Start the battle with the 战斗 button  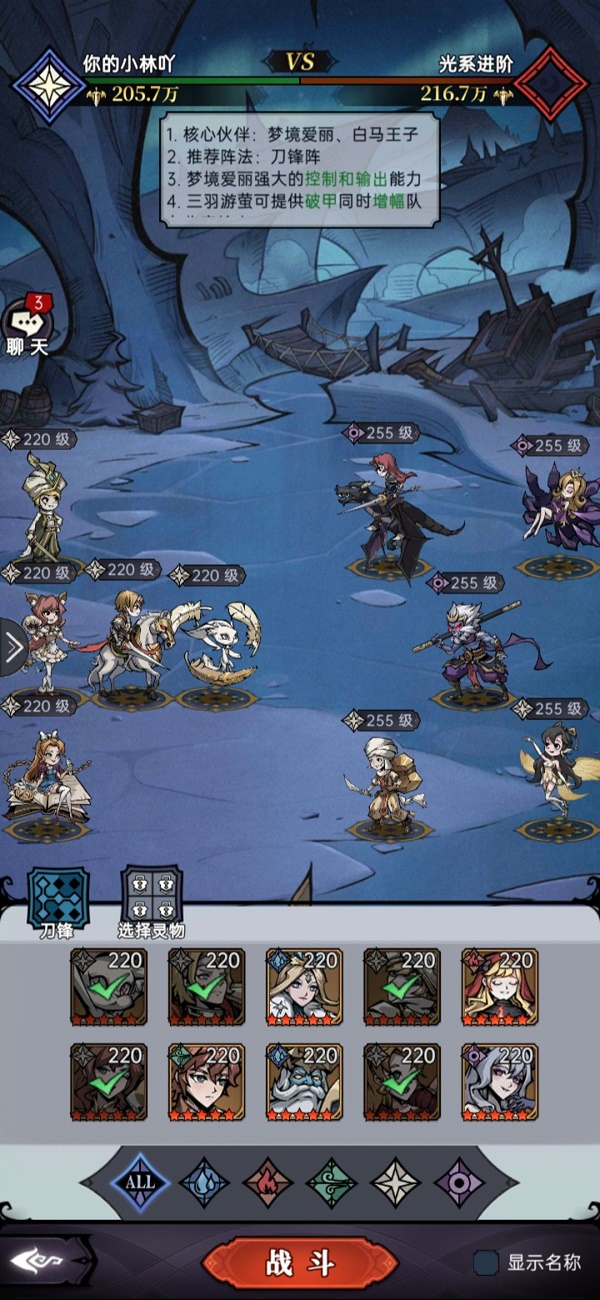coord(300,1263)
